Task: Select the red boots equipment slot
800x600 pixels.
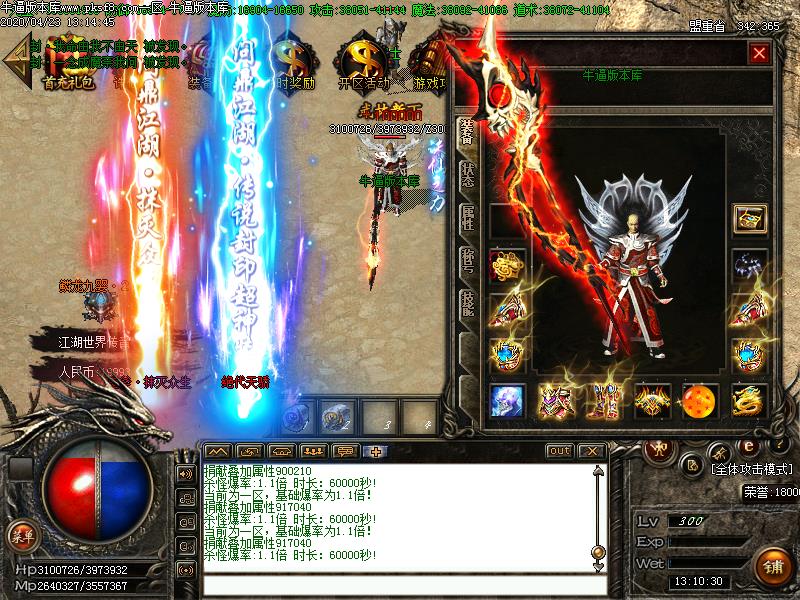Action: click(x=603, y=401)
